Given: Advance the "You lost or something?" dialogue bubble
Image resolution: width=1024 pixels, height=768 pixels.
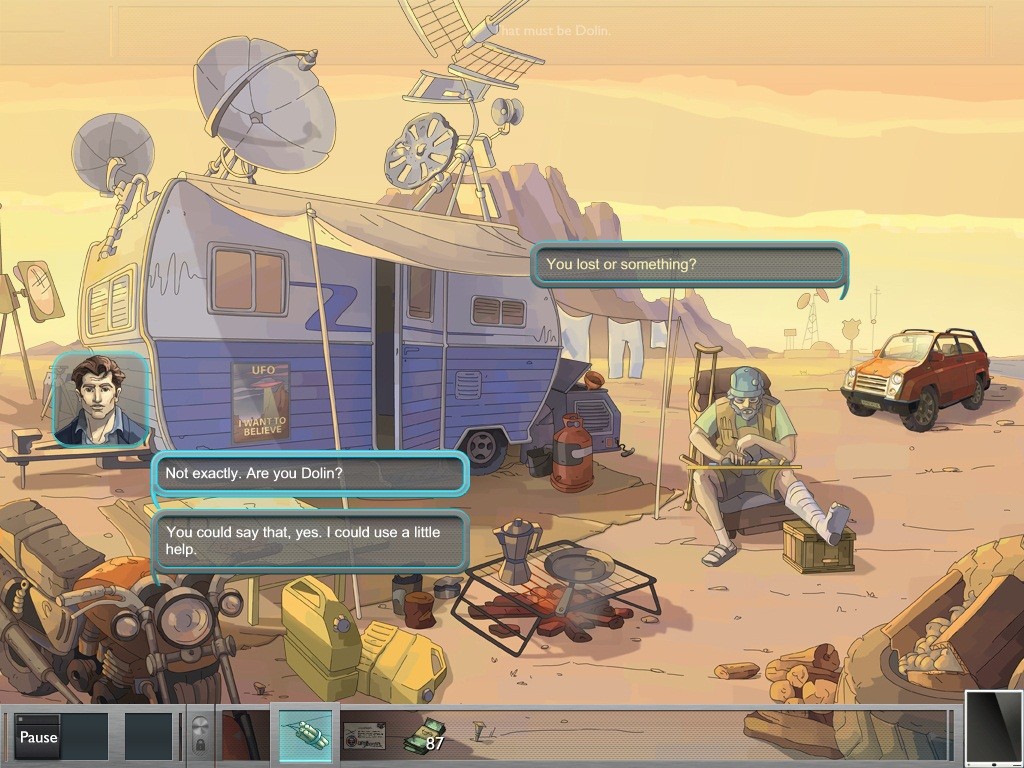Looking at the screenshot, I should tap(689, 265).
